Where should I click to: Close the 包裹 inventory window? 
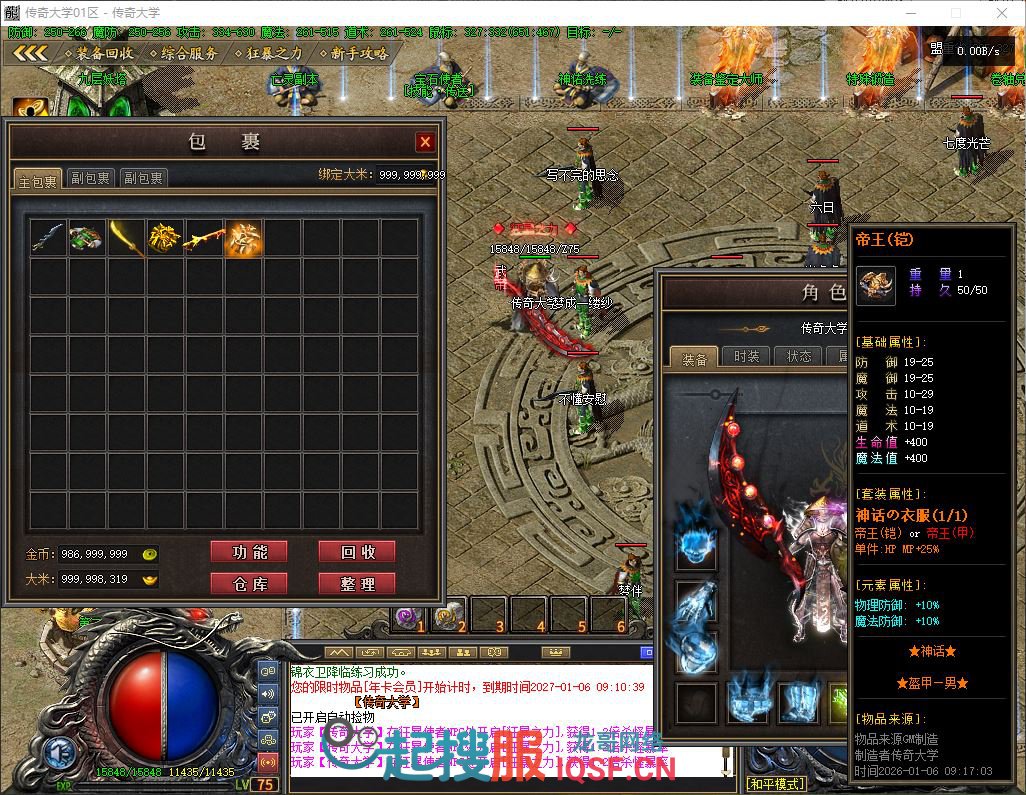coord(425,142)
